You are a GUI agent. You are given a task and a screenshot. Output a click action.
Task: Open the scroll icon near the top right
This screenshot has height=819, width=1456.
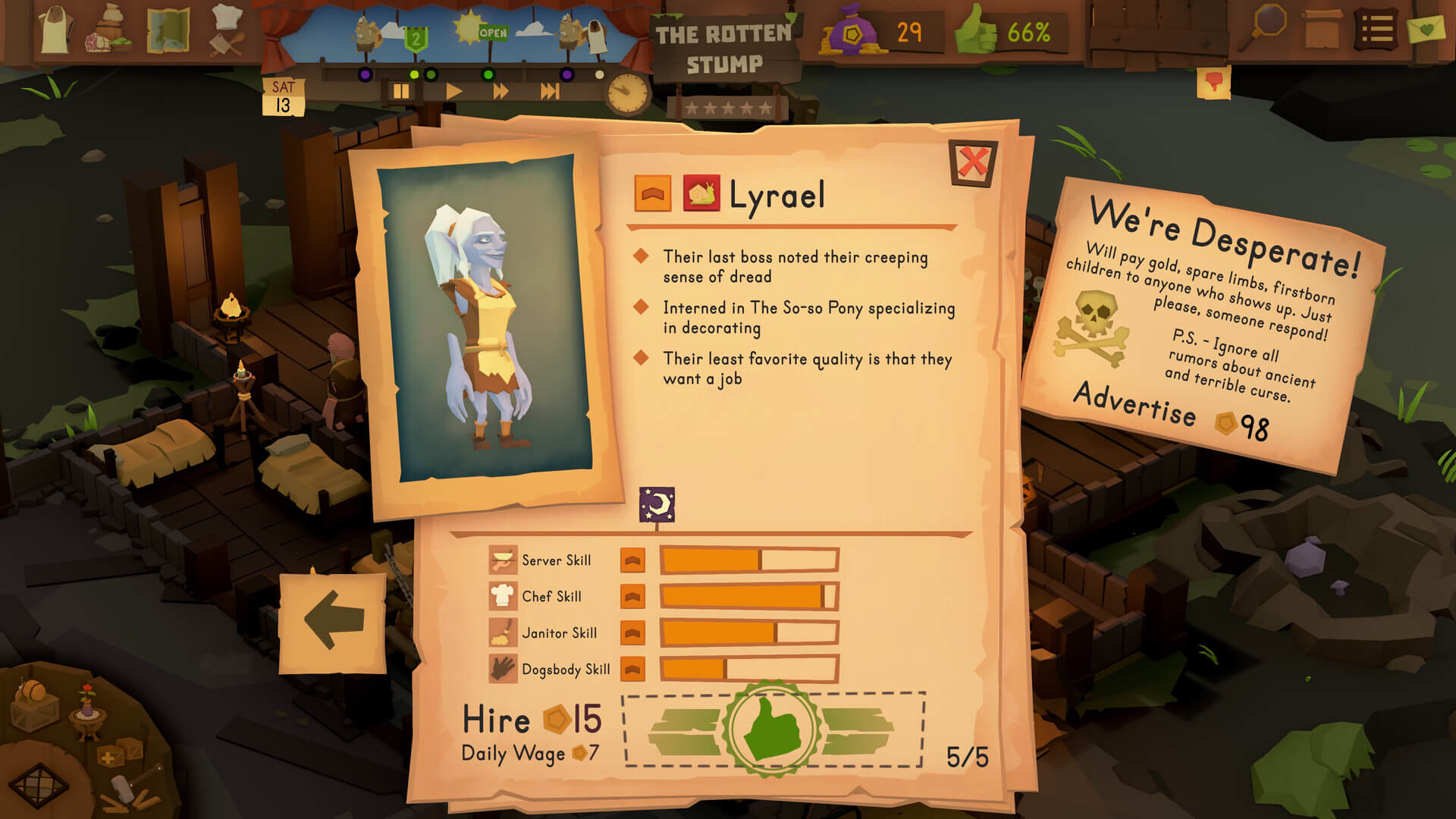tap(1323, 29)
